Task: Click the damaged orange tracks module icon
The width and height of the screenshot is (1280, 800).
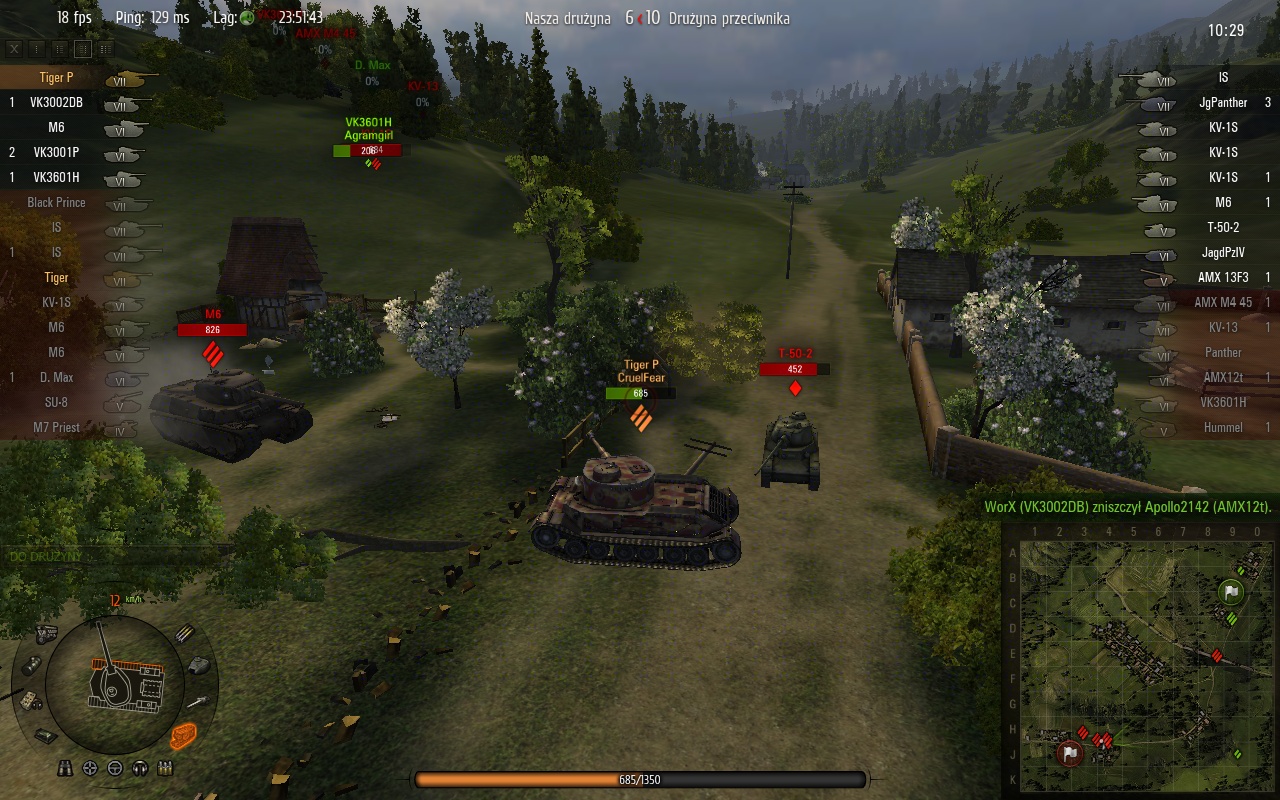Action: click(183, 737)
